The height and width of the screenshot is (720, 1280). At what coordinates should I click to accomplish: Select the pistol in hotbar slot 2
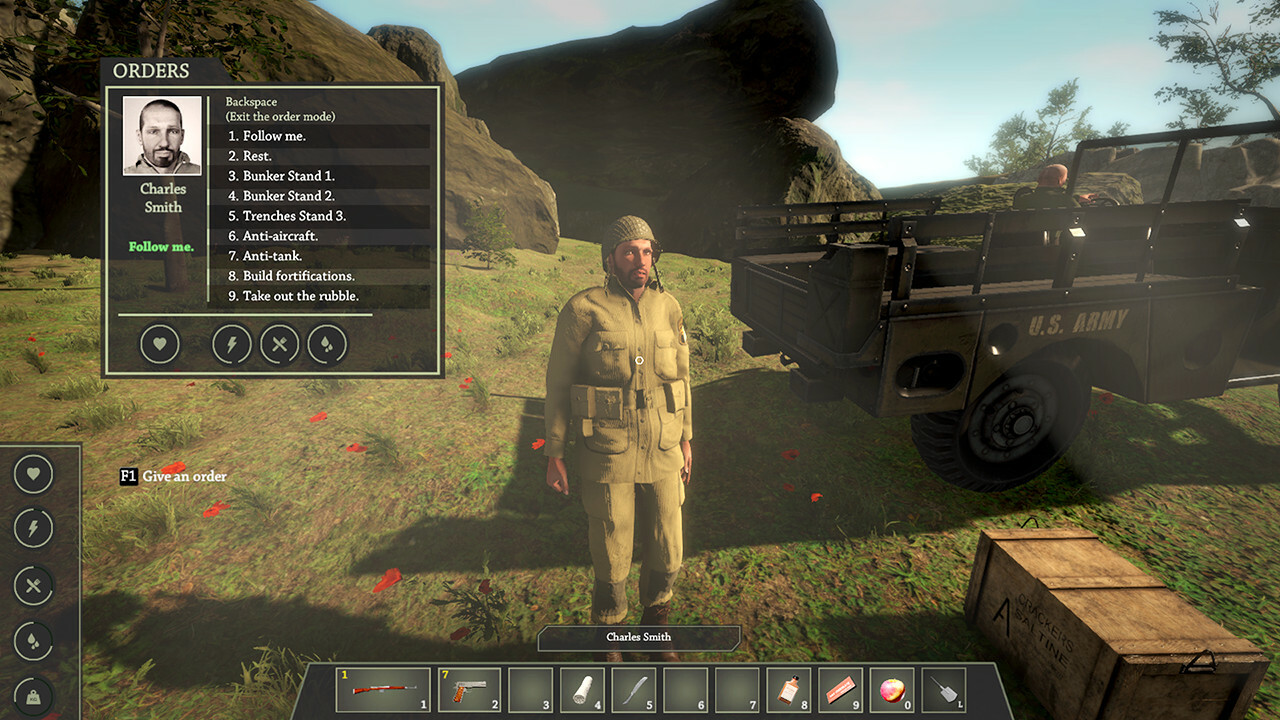pyautogui.click(x=469, y=690)
